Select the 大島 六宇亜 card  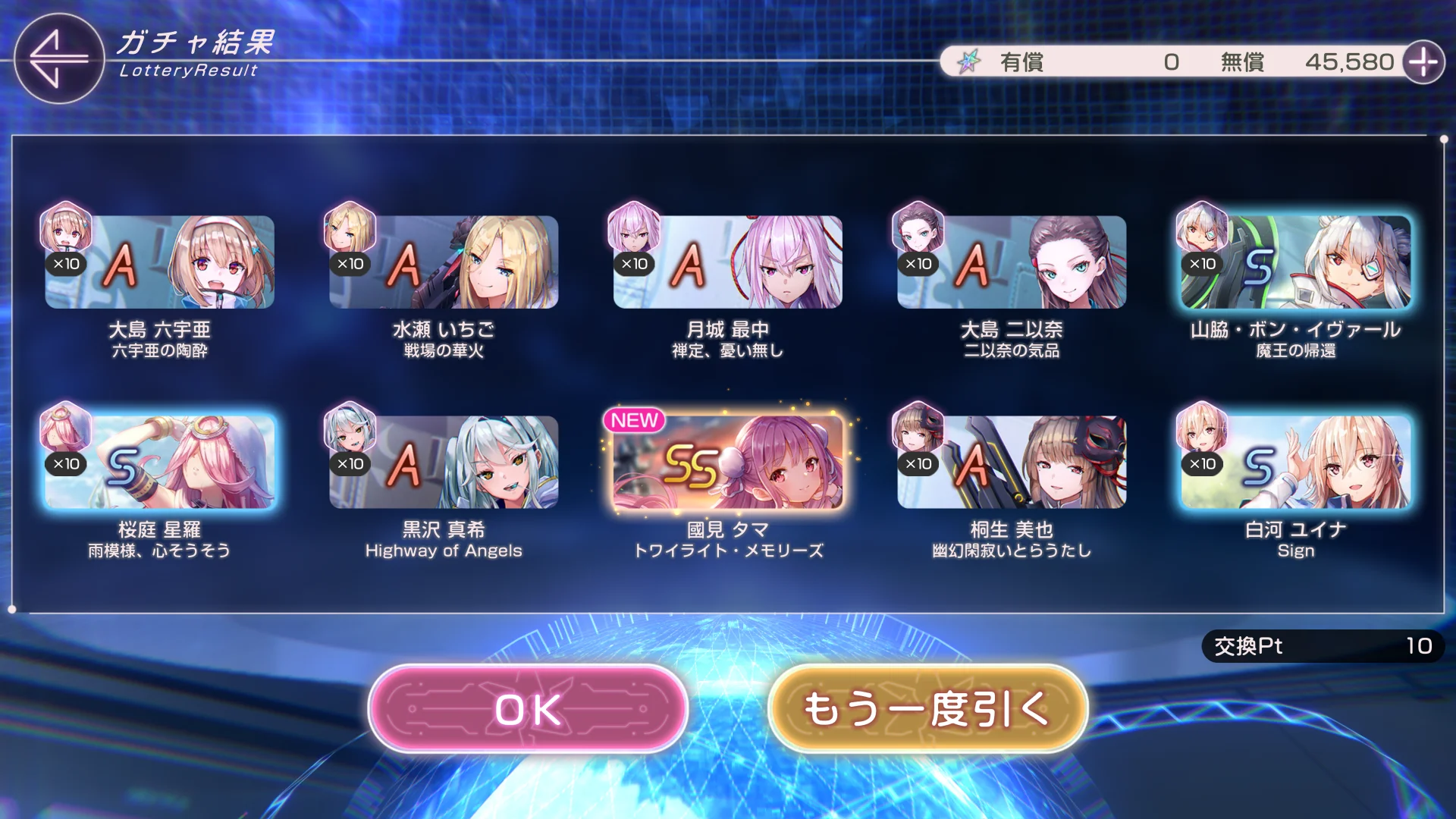(x=159, y=262)
